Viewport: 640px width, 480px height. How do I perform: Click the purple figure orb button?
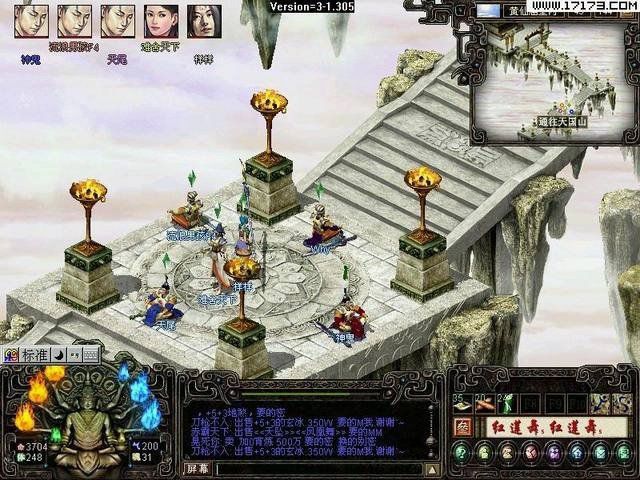pyautogui.click(x=553, y=453)
